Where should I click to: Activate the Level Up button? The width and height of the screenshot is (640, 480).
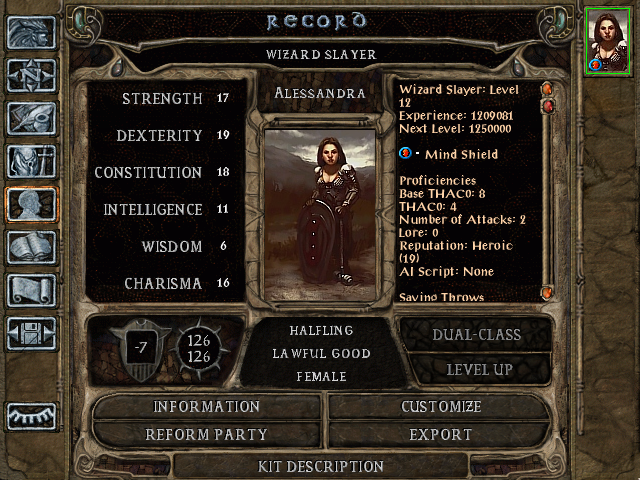point(476,369)
